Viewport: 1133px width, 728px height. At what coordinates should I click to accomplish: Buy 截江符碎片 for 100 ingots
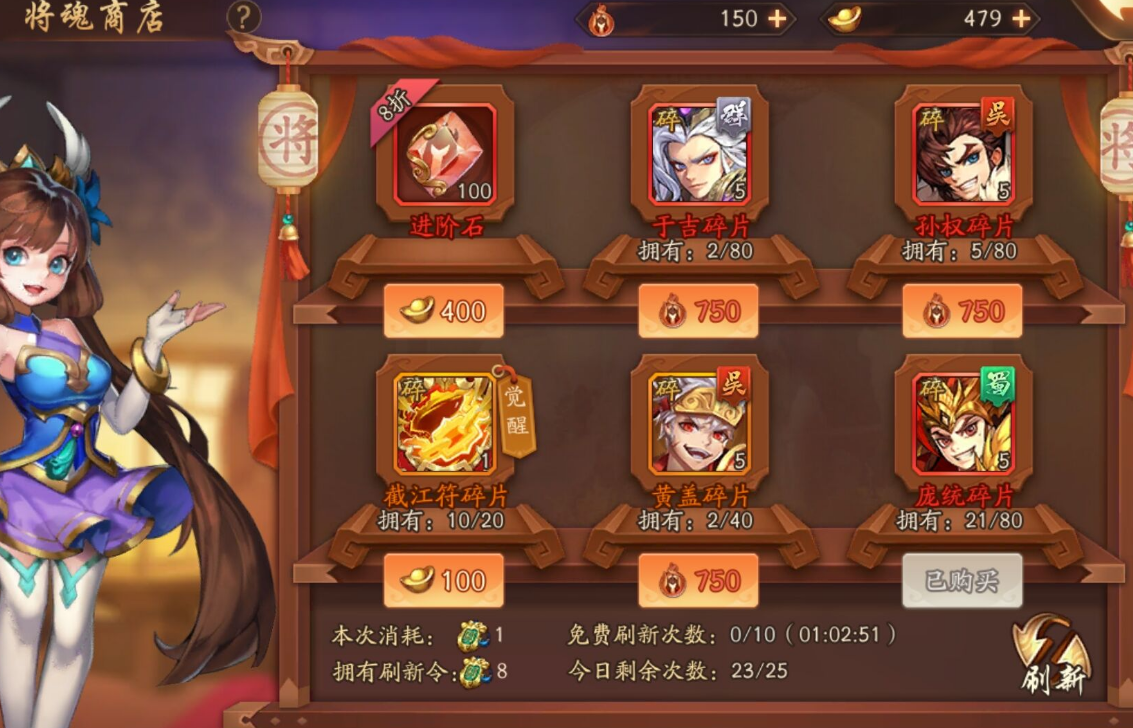point(443,581)
